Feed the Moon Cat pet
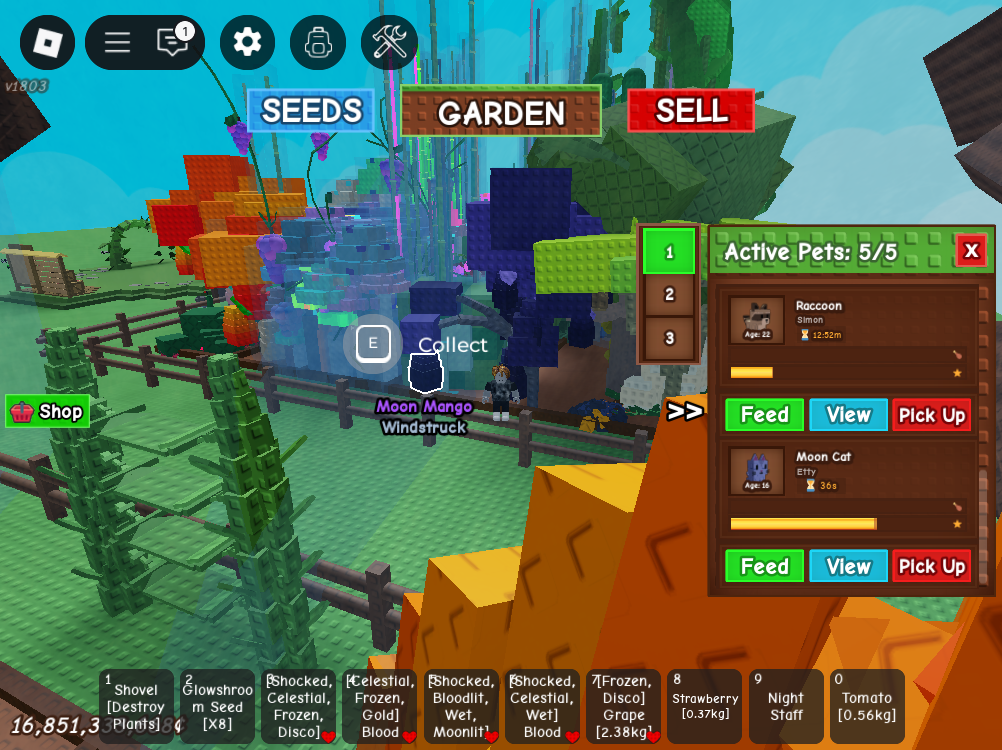 pos(764,566)
